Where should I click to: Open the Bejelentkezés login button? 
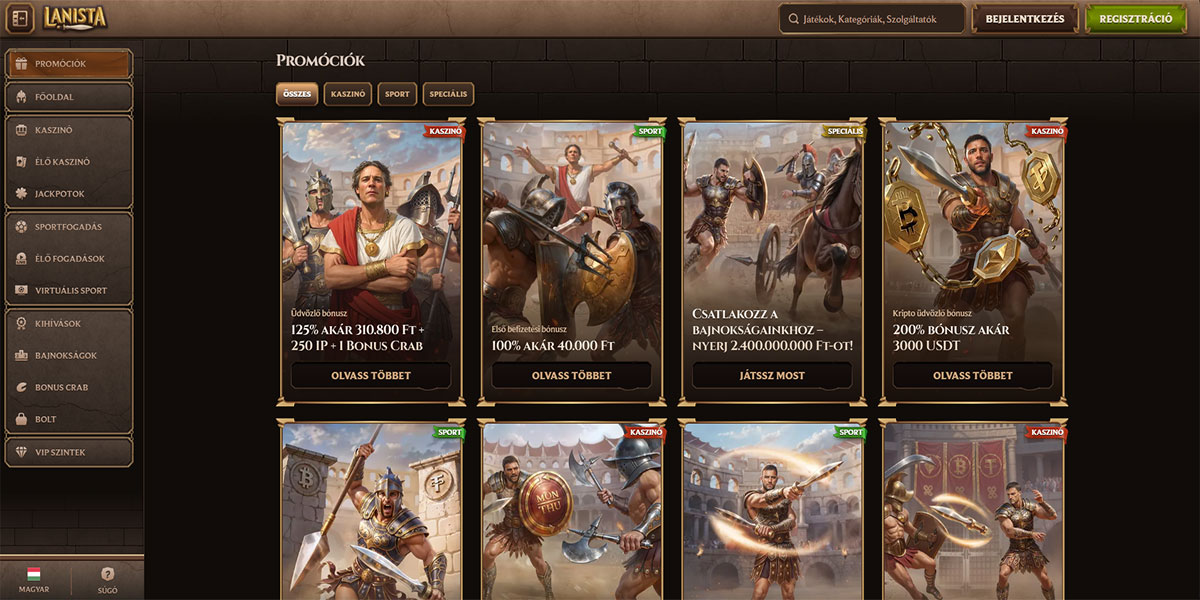[1025, 18]
